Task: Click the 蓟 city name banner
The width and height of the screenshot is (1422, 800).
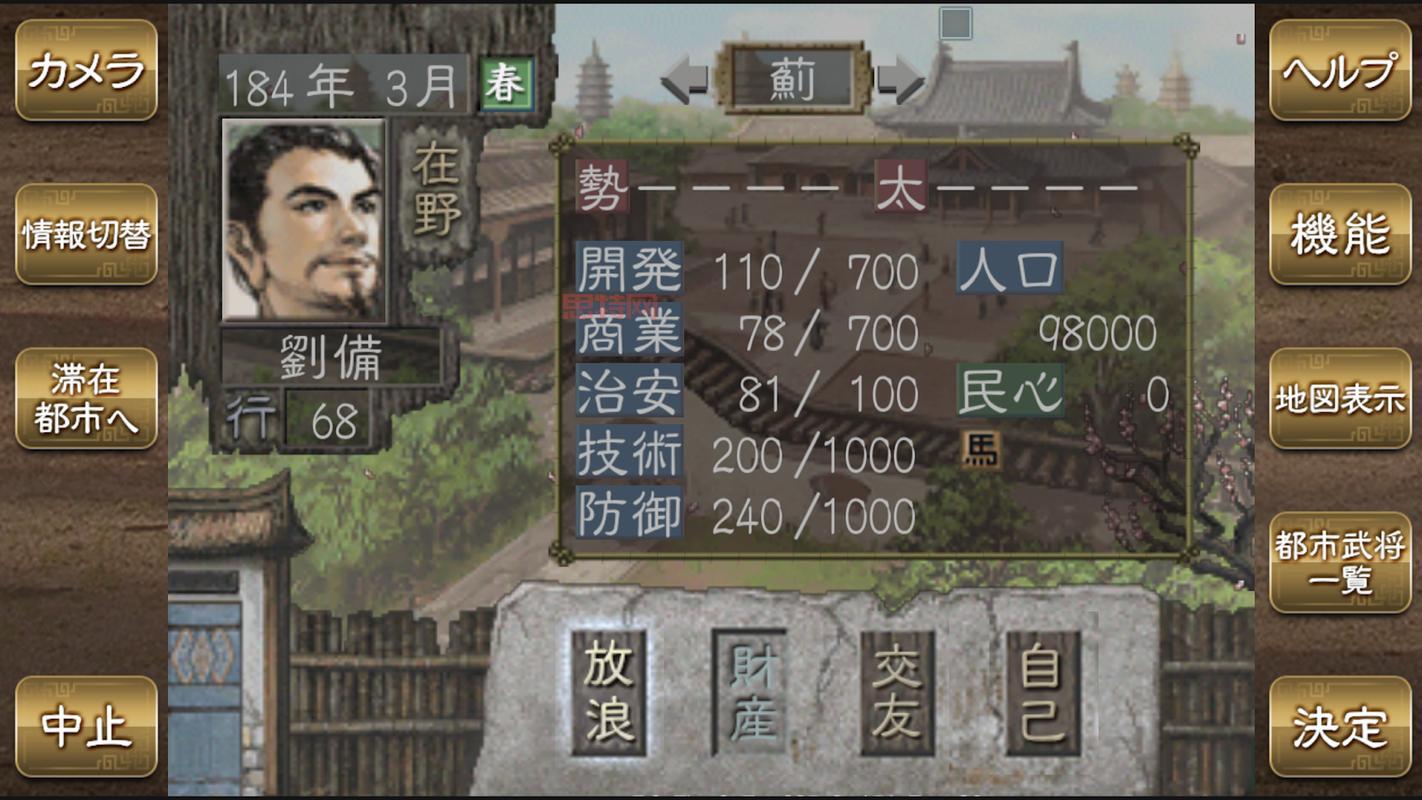Action: pos(794,80)
